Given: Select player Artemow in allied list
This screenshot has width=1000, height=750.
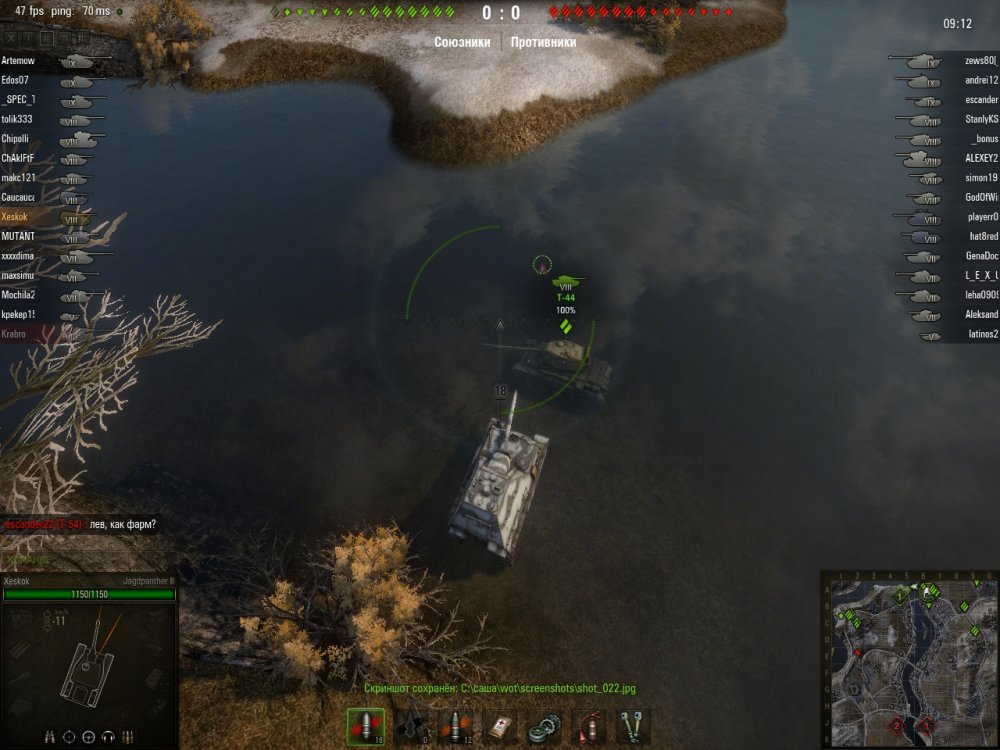Looking at the screenshot, I should point(18,61).
